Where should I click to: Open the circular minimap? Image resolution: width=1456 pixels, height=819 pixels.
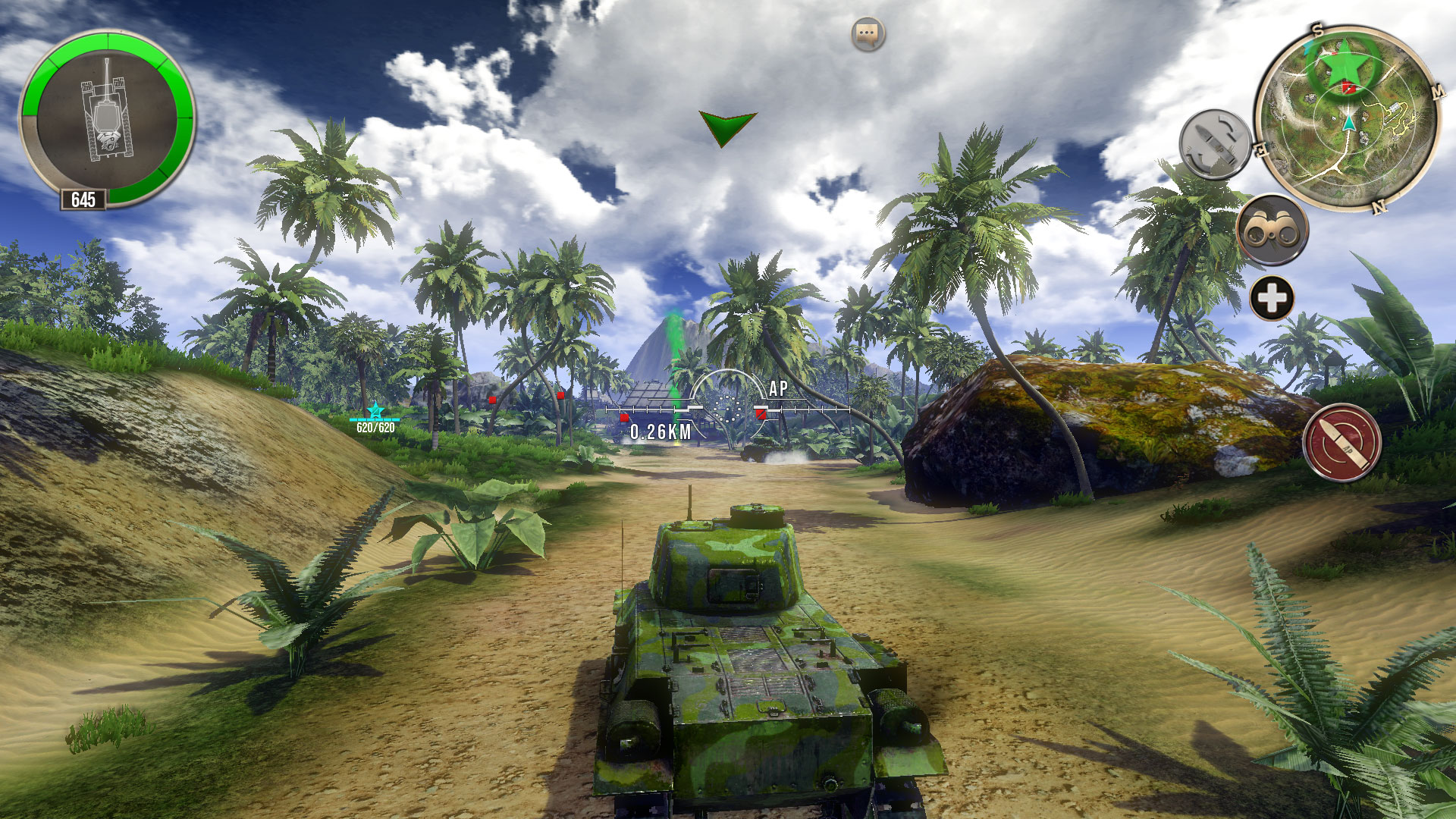[x=1348, y=120]
